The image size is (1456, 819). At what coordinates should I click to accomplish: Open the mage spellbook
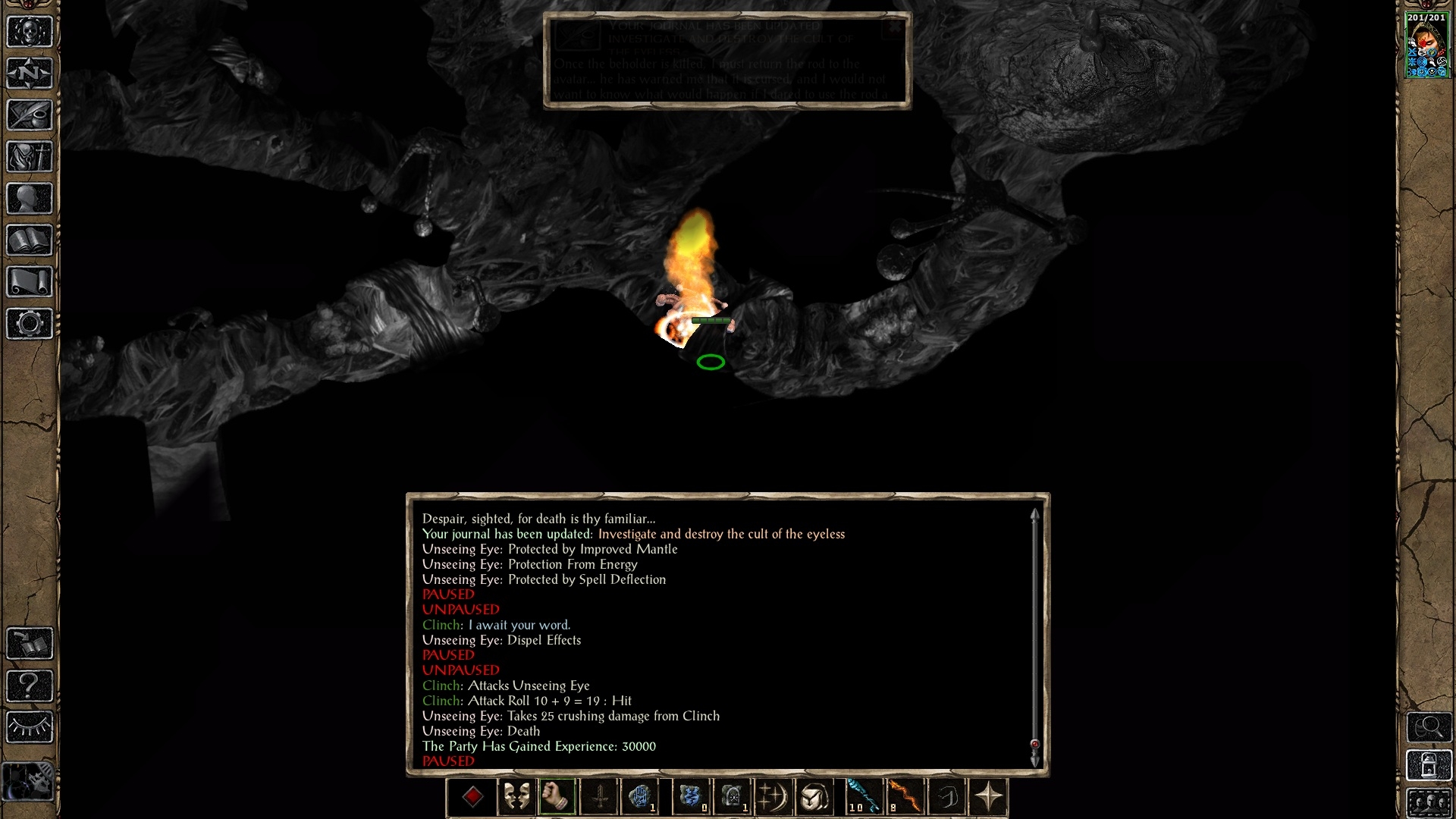pos(30,240)
